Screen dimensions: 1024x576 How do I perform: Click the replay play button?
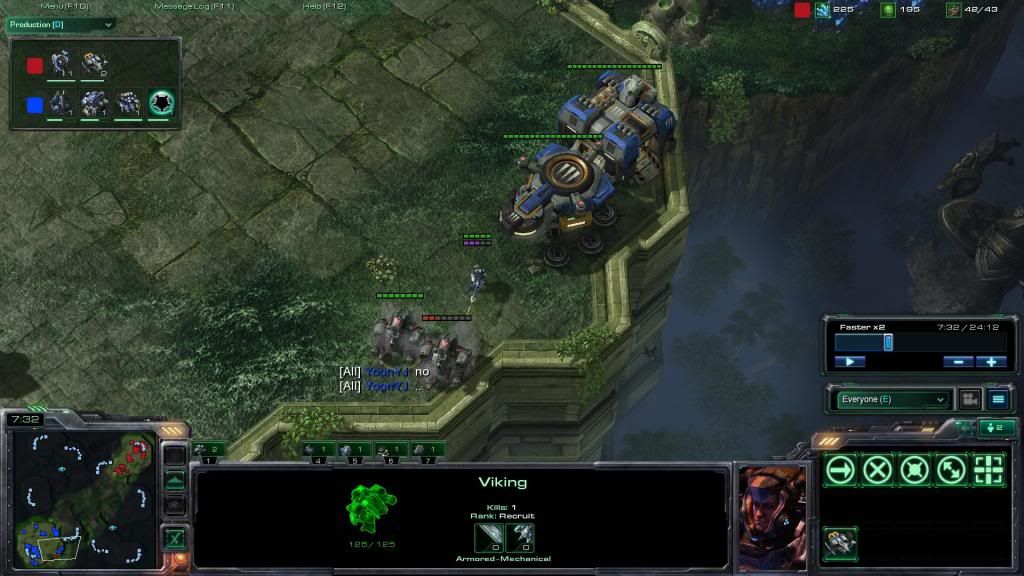pos(849,362)
